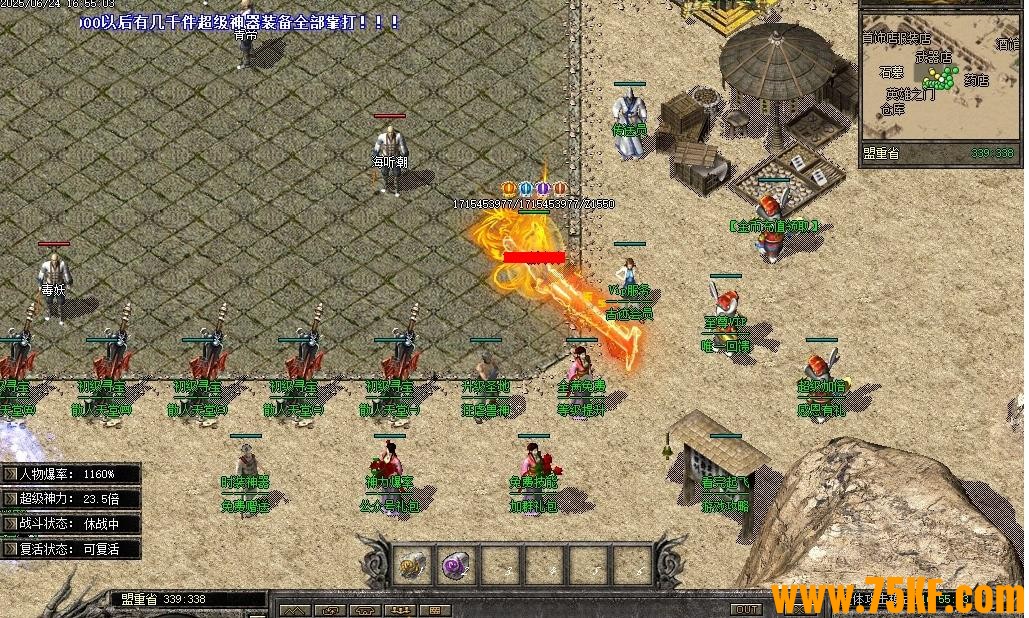Select the golden item in the hotbar
The image size is (1029, 618).
coord(411,564)
